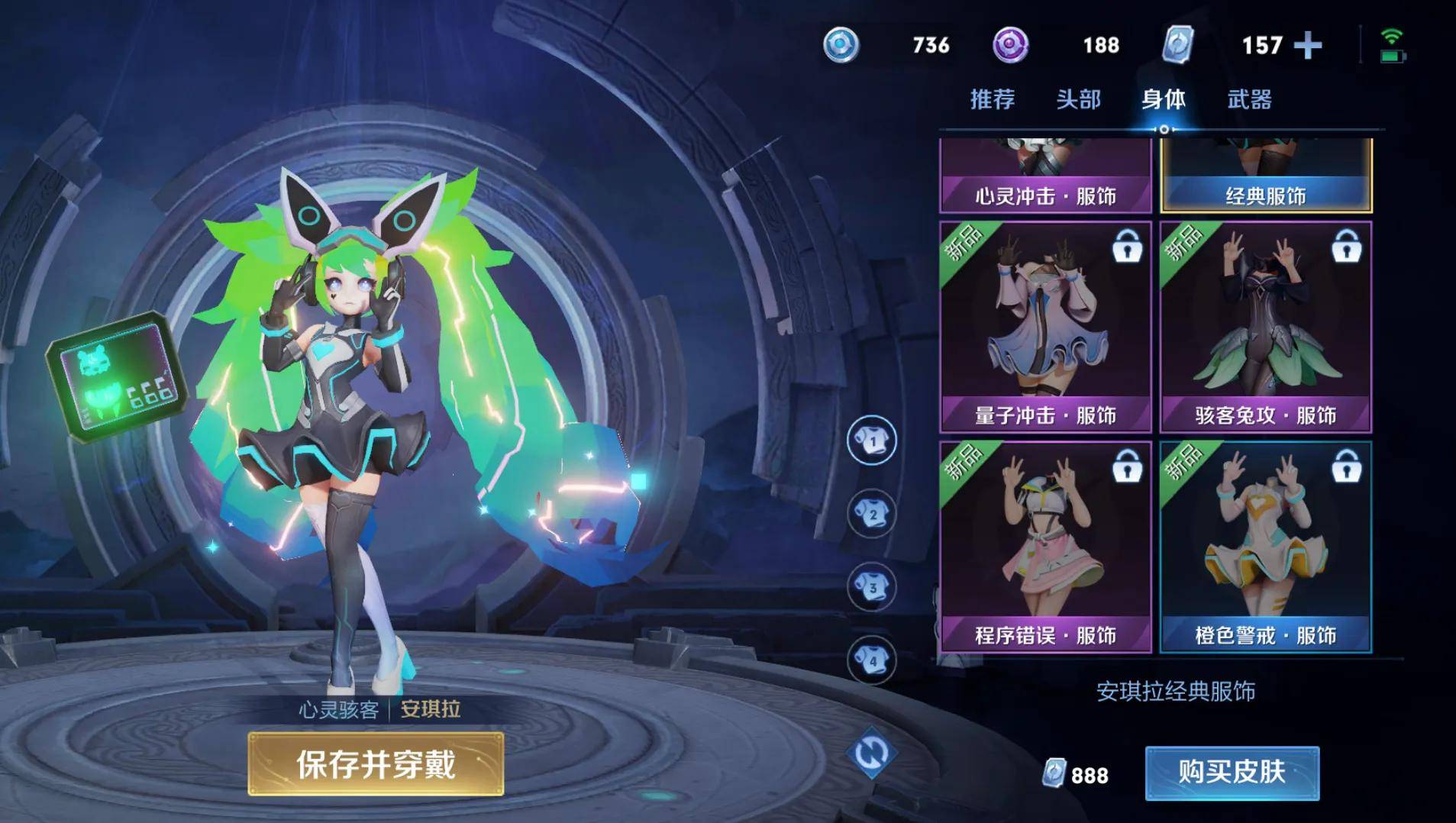
Task: Switch to outfit preset slot 2
Action: pyautogui.click(x=872, y=514)
